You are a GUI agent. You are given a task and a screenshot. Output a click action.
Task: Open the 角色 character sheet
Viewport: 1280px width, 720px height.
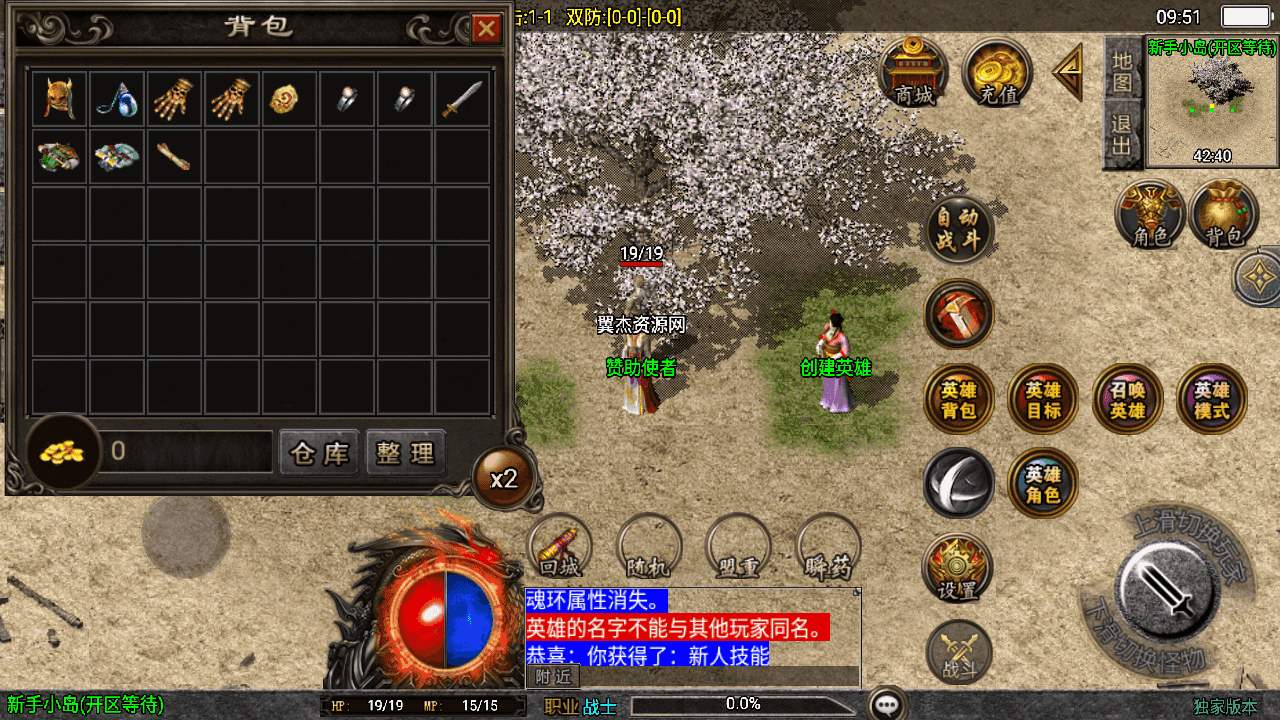point(1150,214)
